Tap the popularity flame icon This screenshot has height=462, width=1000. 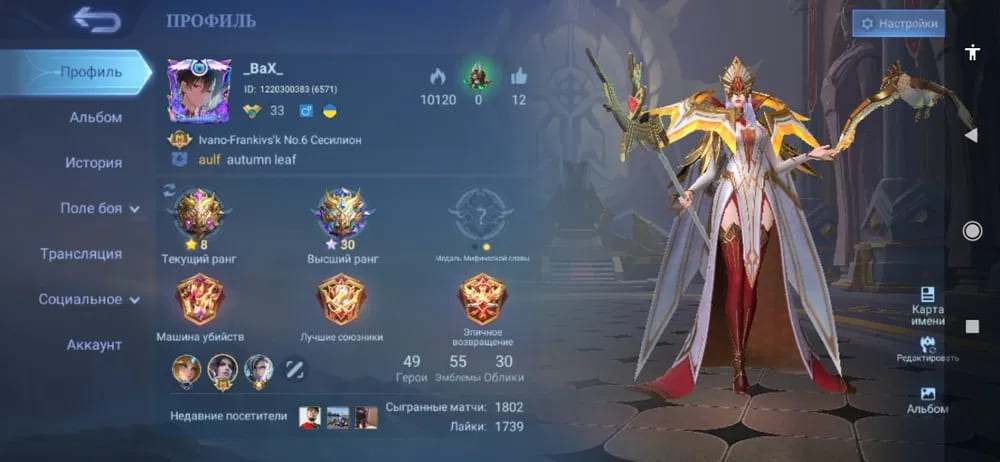437,76
